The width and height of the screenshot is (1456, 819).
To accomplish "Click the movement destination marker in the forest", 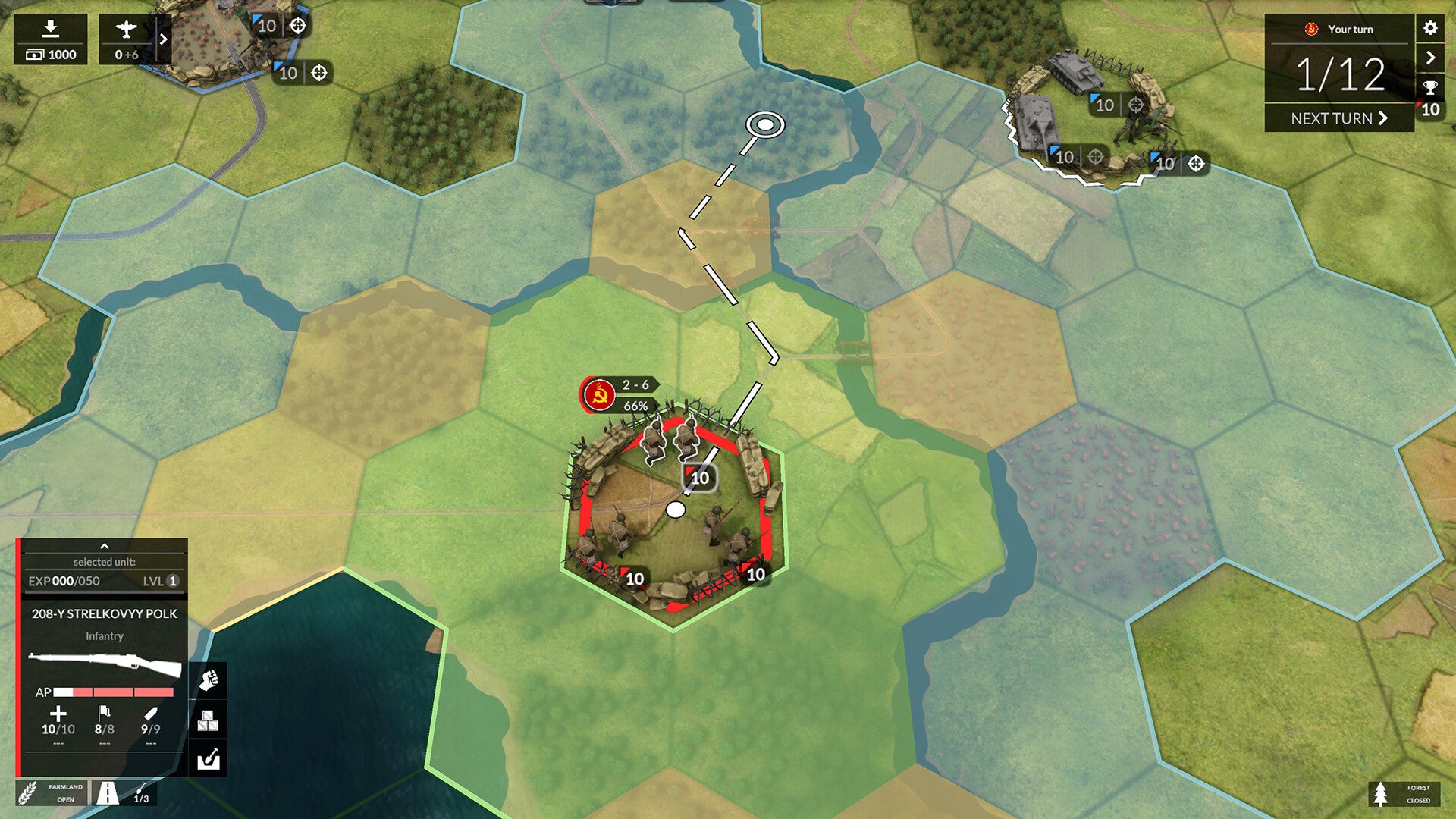I will point(765,124).
